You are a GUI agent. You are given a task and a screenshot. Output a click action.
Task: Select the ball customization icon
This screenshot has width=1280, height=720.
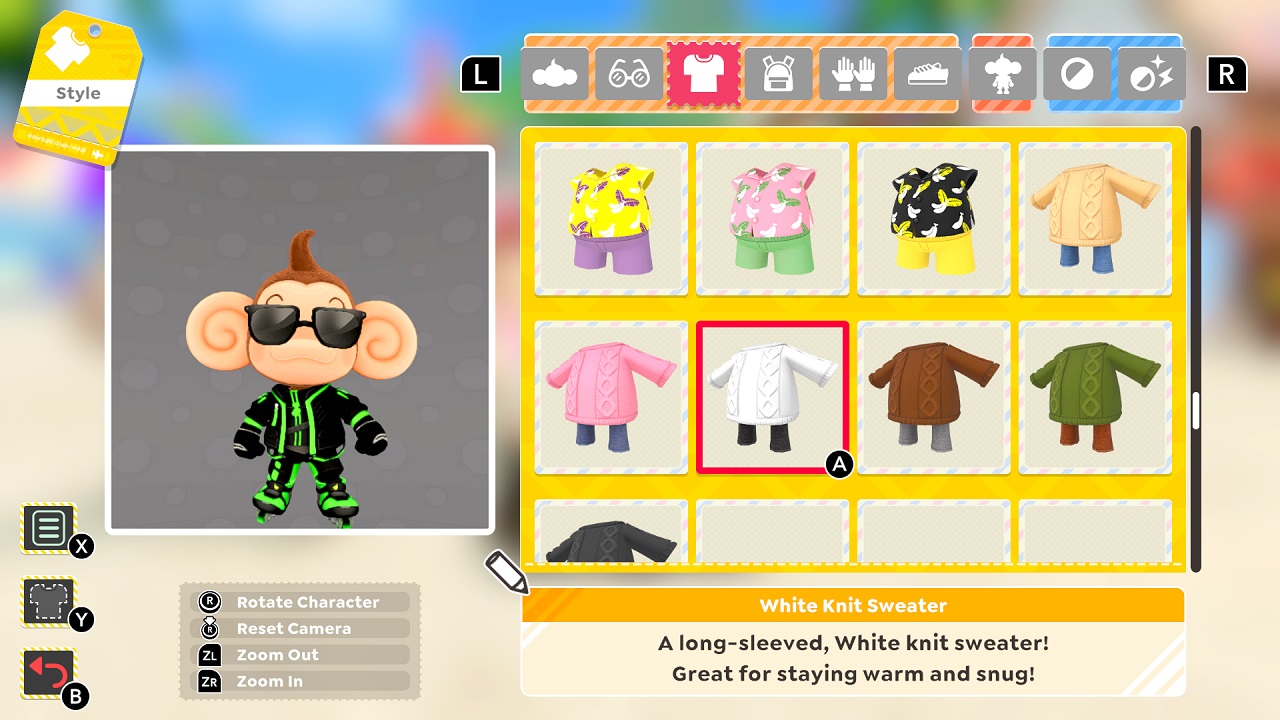(x=1077, y=74)
